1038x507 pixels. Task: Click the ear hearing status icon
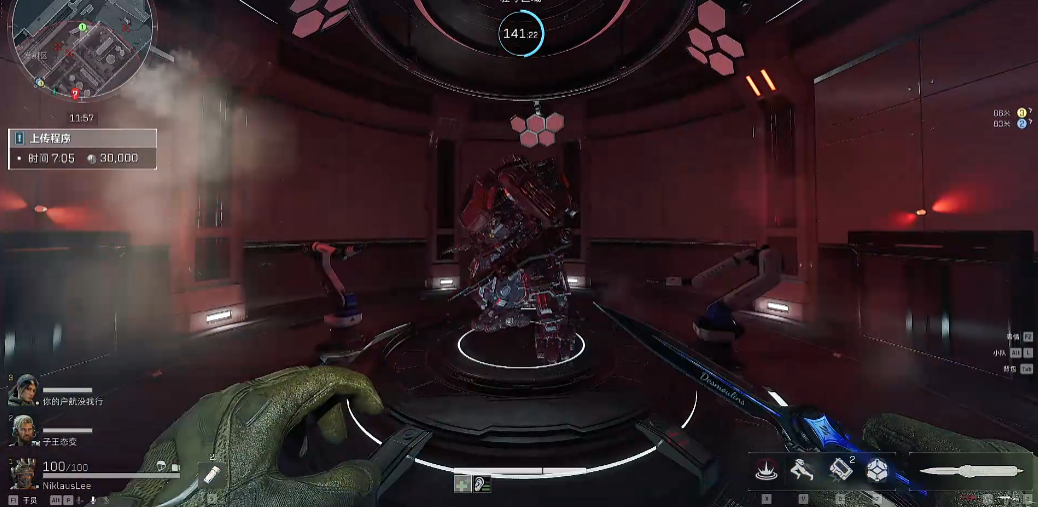pos(482,483)
